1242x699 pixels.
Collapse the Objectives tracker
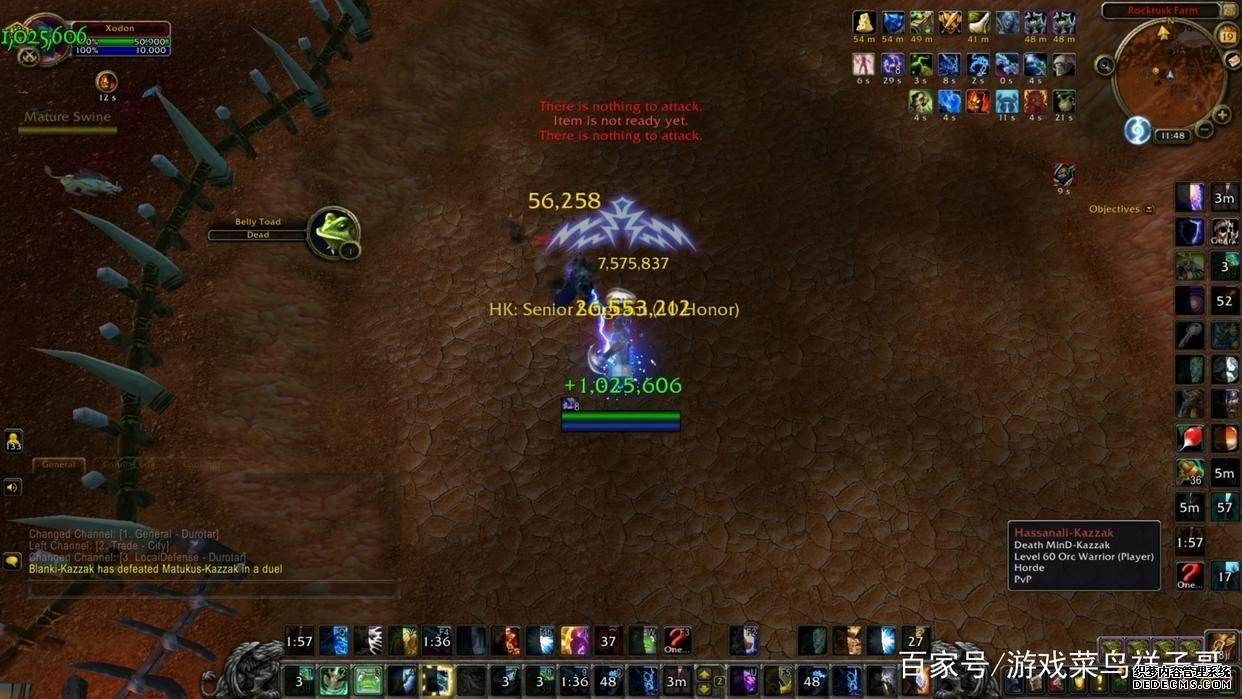click(x=1149, y=209)
